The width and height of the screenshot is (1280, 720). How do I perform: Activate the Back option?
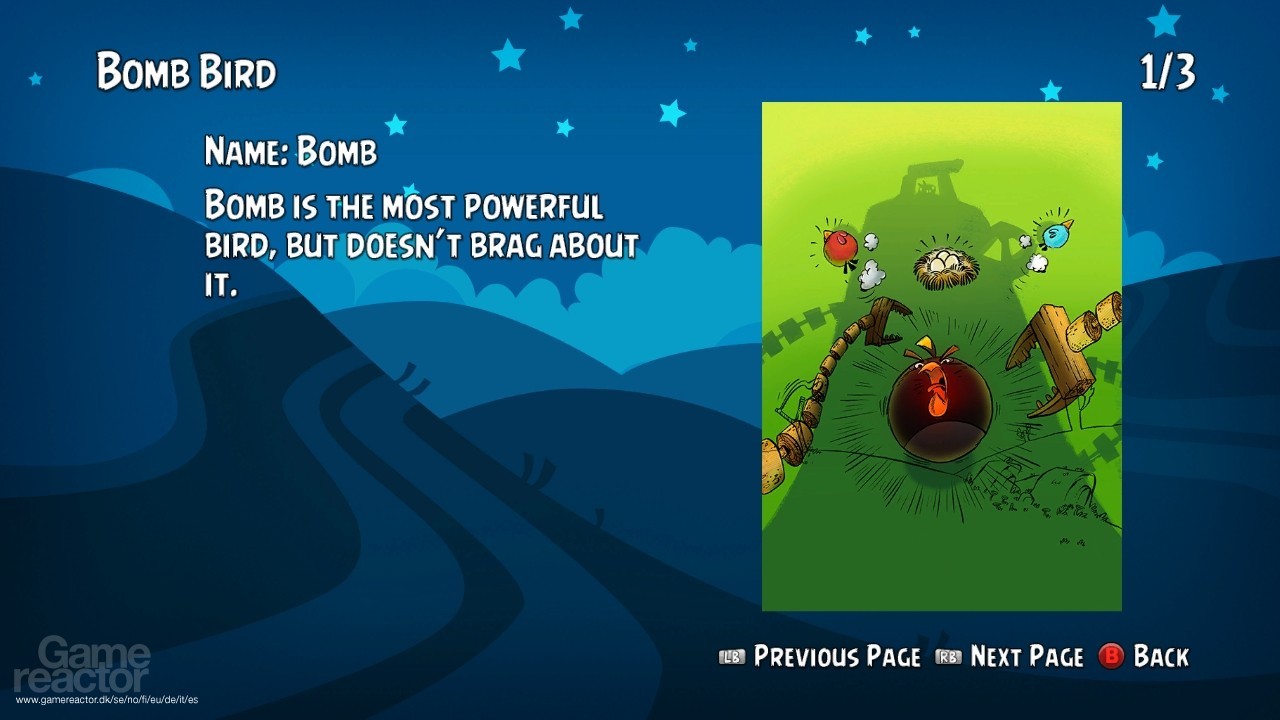click(x=1160, y=657)
